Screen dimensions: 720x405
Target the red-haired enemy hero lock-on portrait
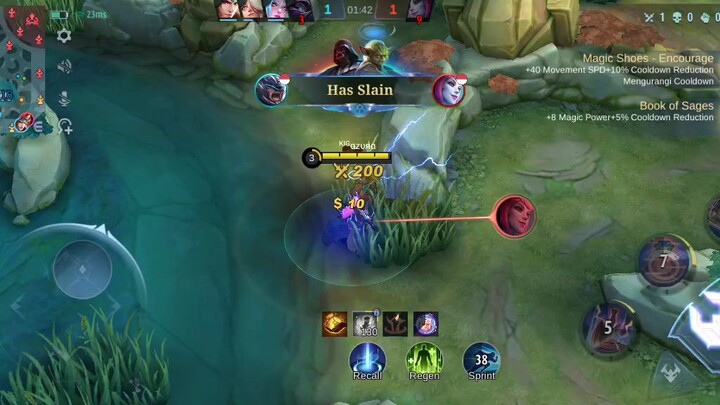point(514,216)
